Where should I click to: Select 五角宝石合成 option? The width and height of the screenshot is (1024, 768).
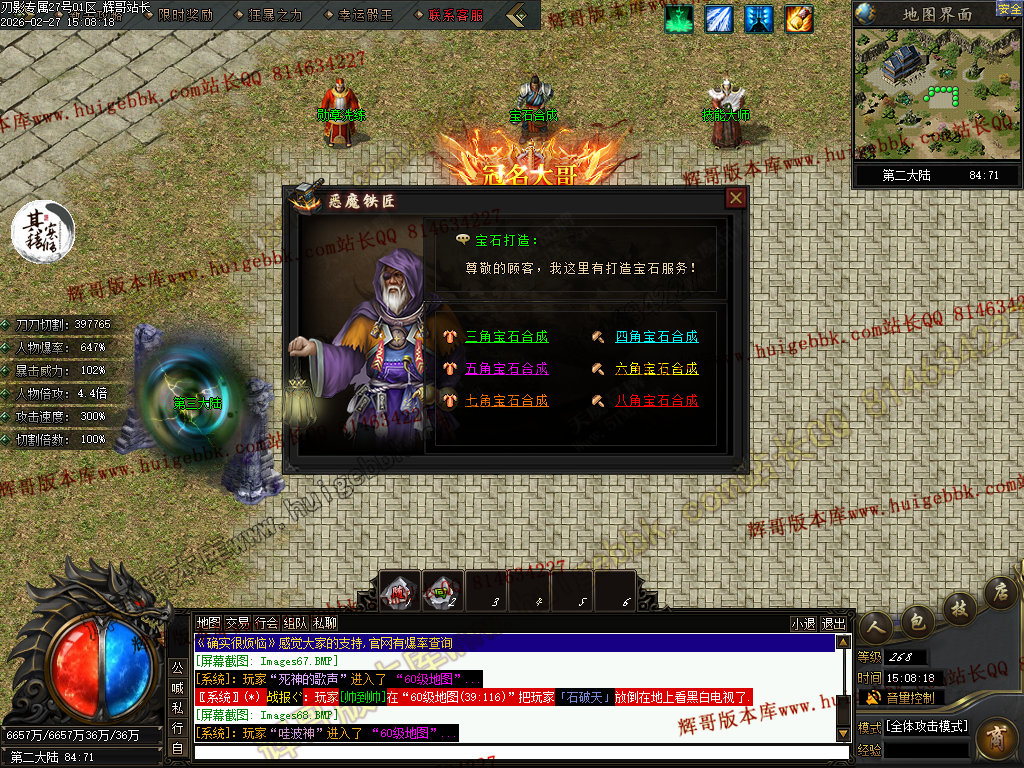507,368
